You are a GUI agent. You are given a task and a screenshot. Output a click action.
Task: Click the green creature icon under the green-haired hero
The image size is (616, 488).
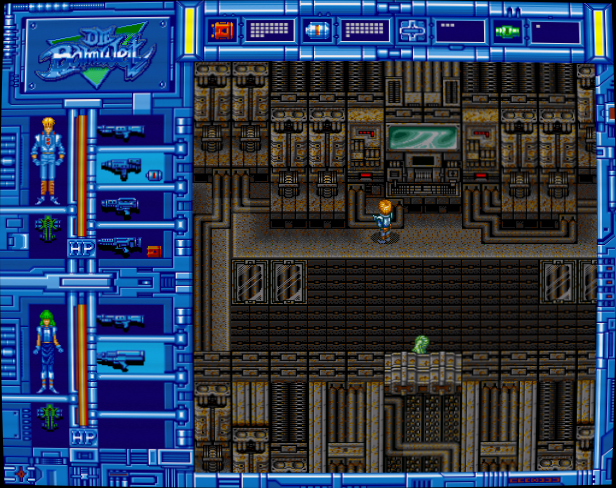[x=46, y=414]
